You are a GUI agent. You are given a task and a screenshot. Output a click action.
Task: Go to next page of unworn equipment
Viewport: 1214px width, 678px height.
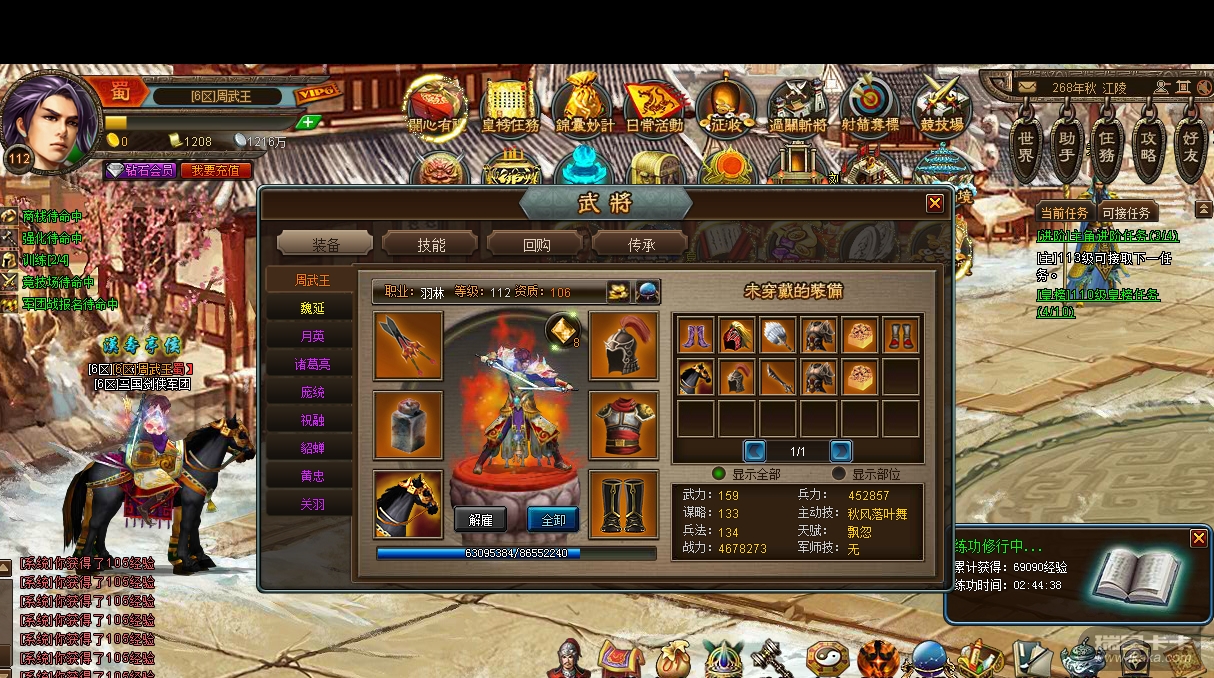click(841, 451)
